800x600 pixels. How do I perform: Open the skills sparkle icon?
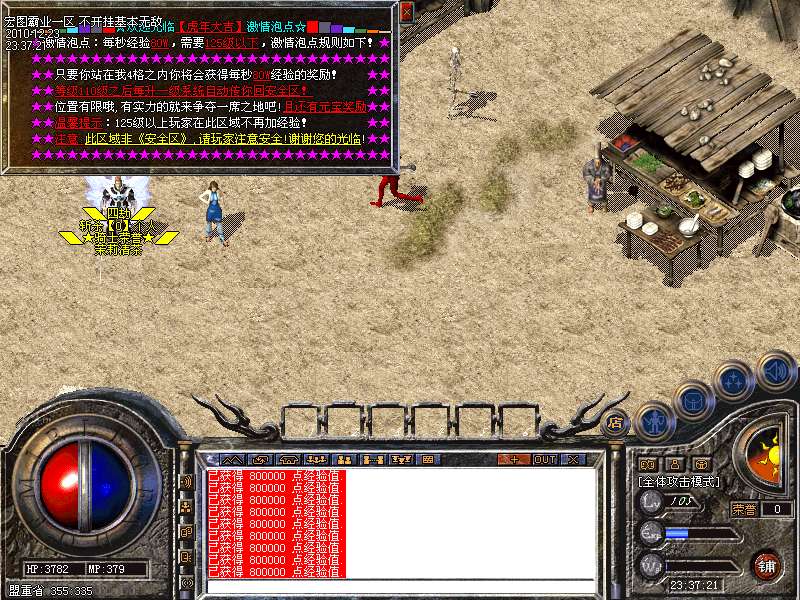pyautogui.click(x=734, y=381)
